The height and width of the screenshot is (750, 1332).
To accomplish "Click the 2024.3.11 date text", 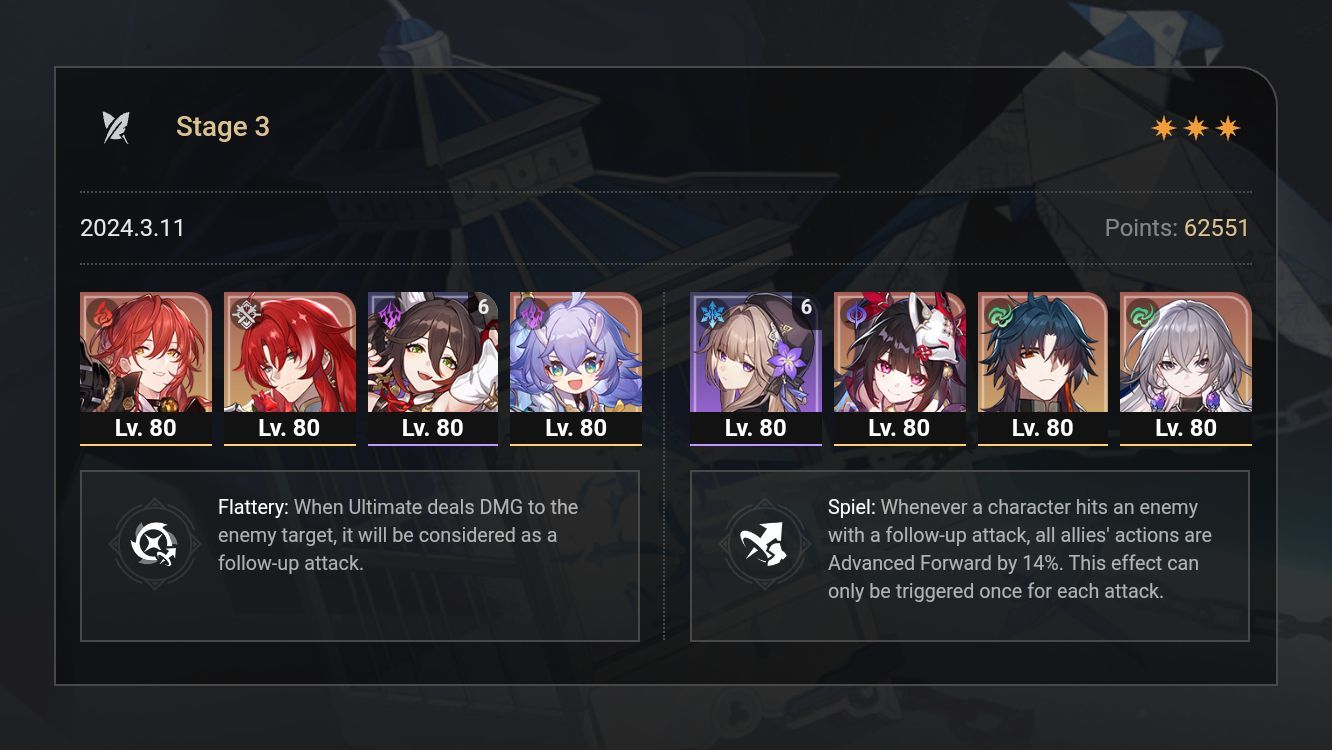I will pyautogui.click(x=132, y=228).
